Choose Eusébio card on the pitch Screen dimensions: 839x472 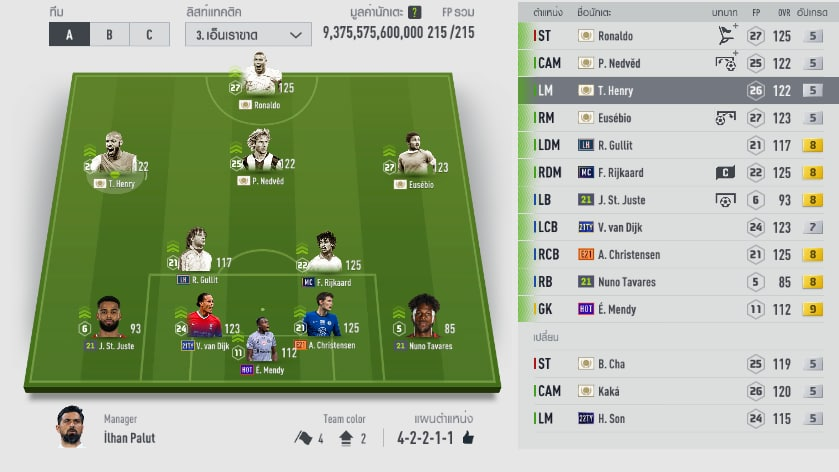click(414, 160)
